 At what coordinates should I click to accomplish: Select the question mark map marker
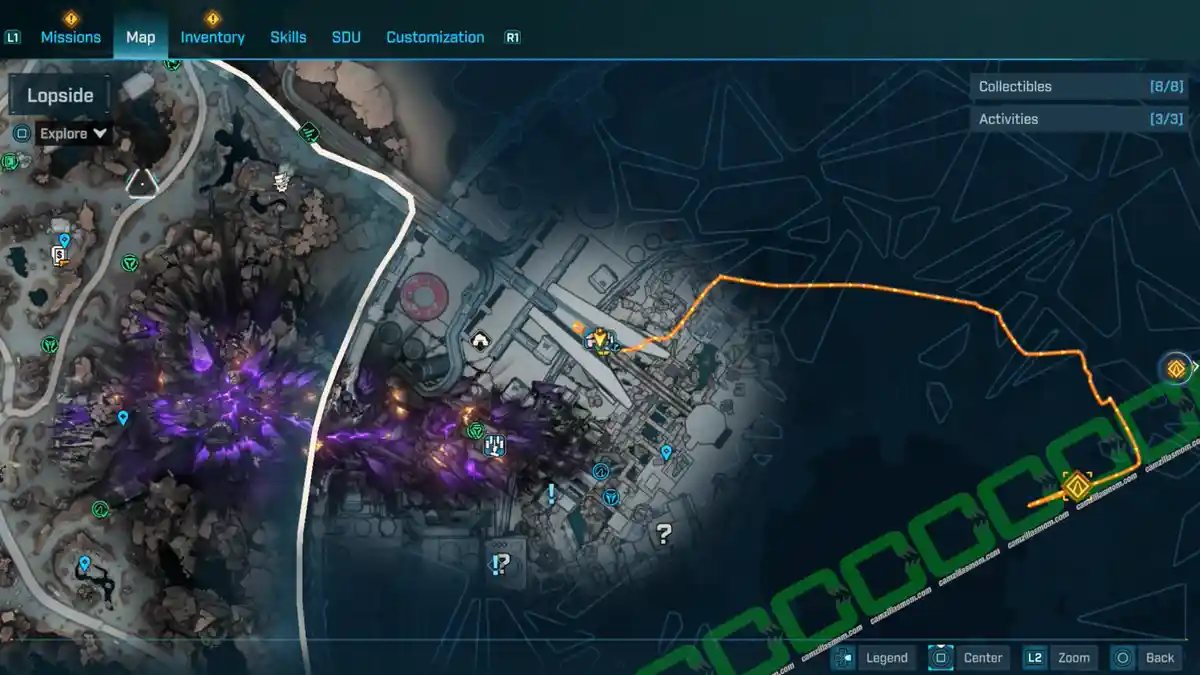(x=662, y=533)
